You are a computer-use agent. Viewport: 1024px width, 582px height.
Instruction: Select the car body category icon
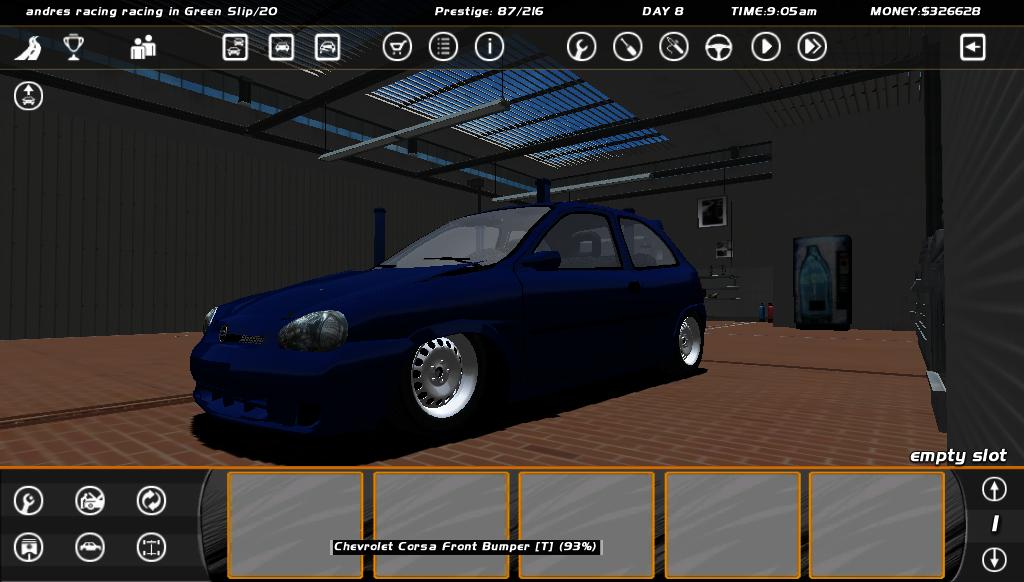pos(90,547)
